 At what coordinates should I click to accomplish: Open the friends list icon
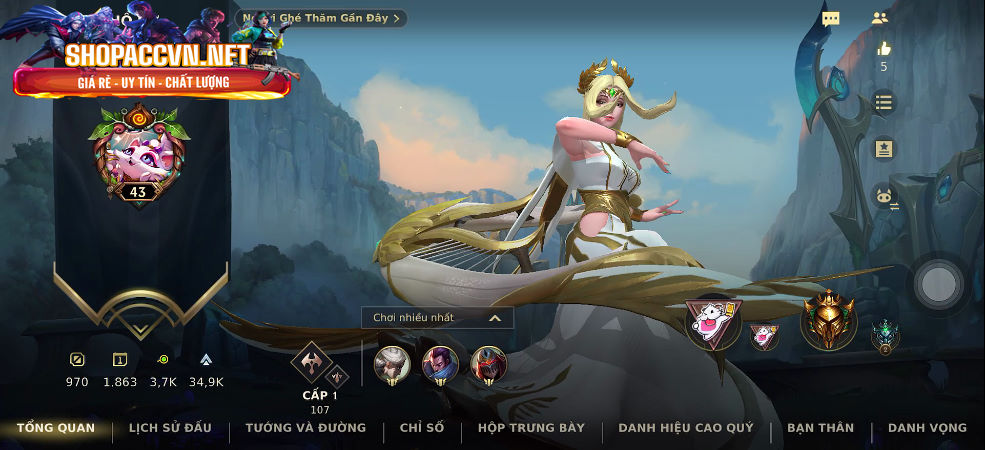point(880,18)
